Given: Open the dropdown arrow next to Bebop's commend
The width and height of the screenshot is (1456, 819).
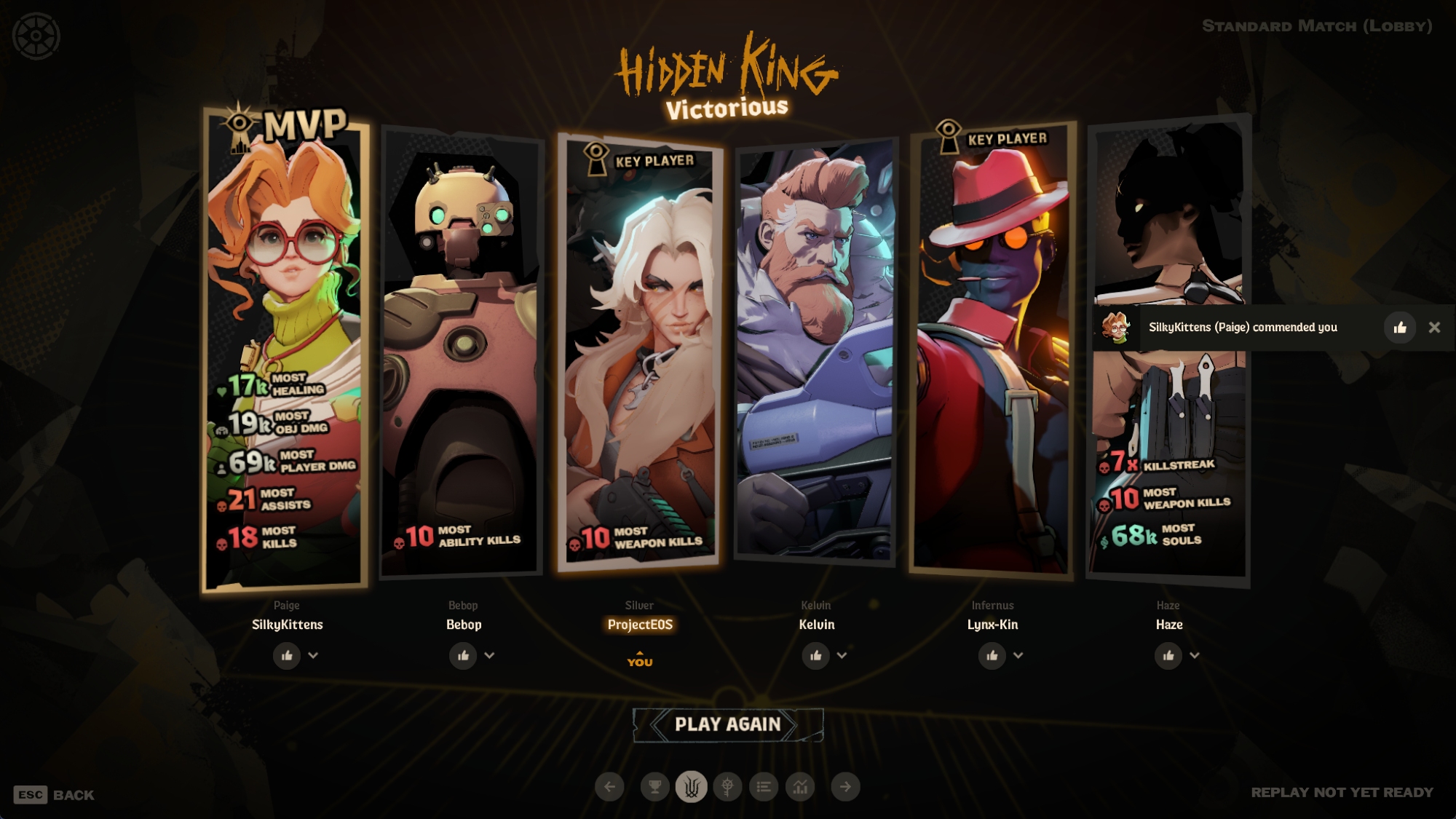Looking at the screenshot, I should (x=489, y=655).
